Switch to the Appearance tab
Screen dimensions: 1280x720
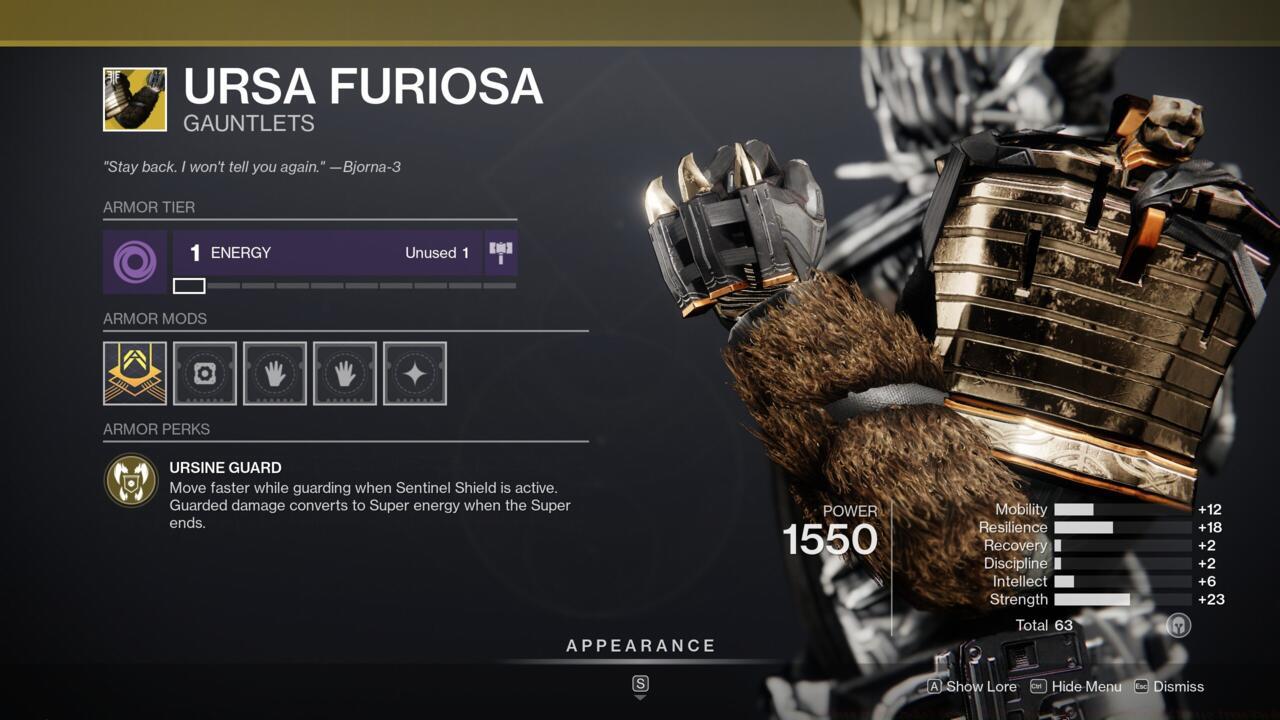tap(639, 645)
